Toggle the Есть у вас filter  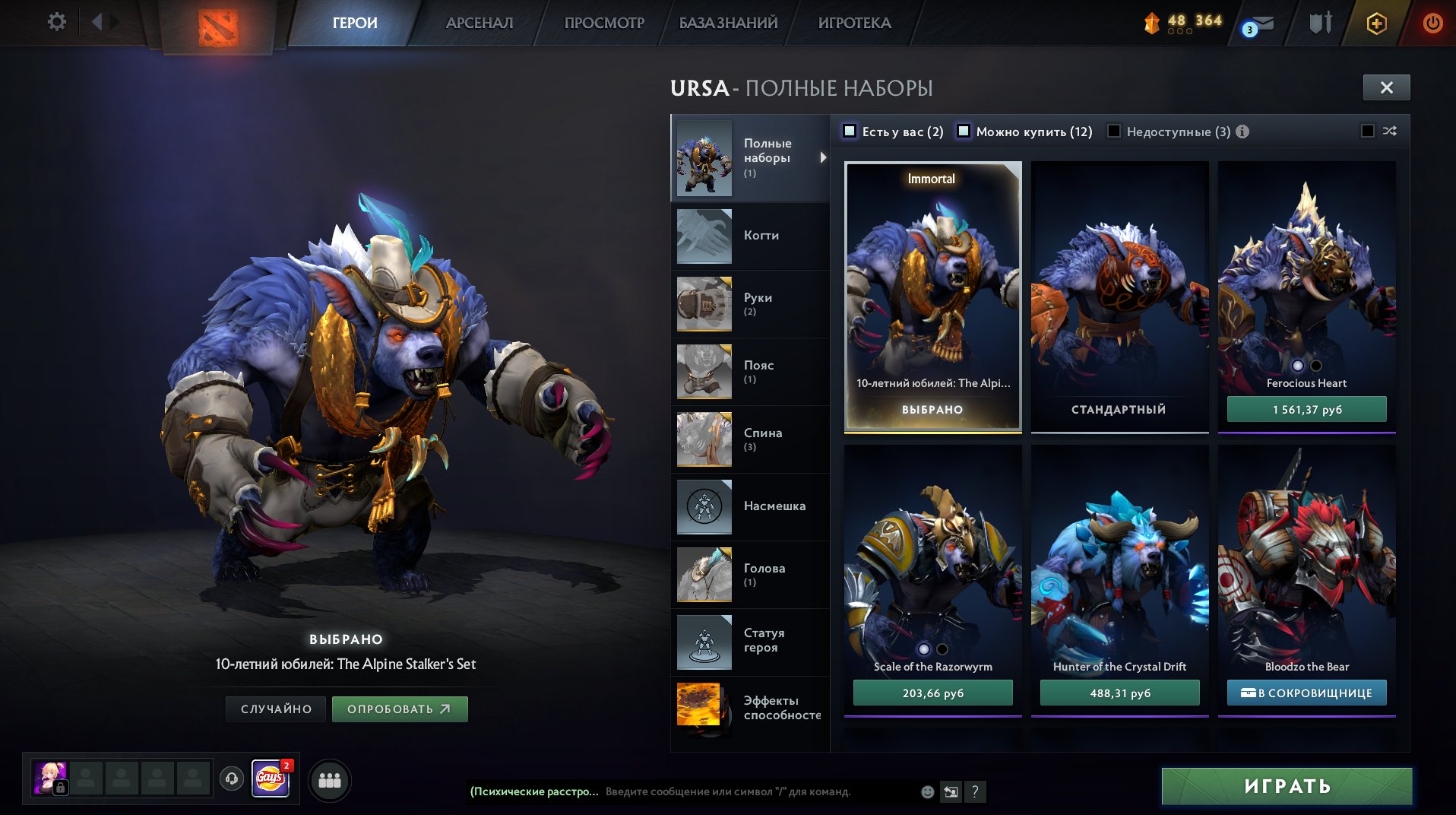coord(850,131)
